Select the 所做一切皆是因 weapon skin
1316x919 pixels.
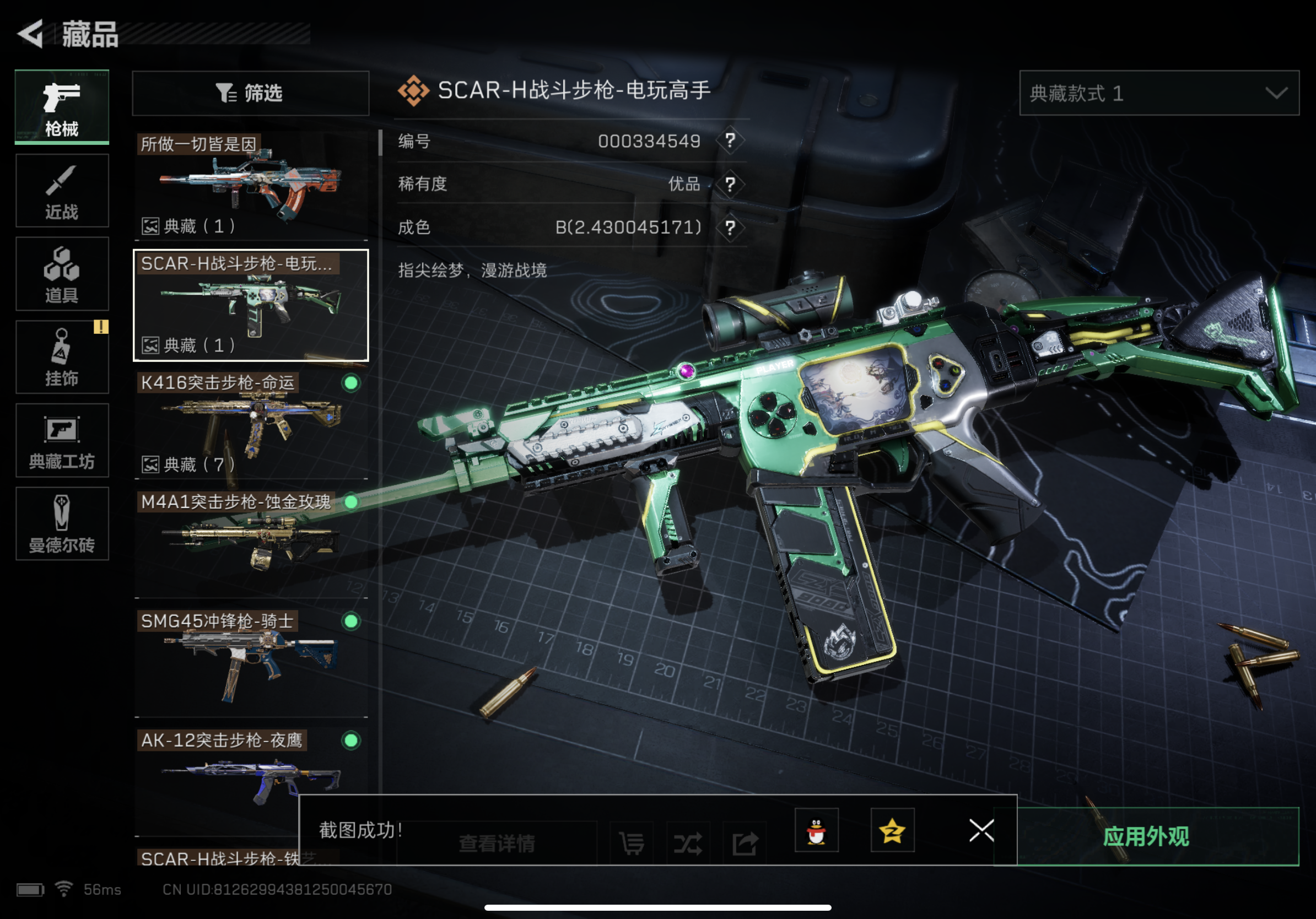coord(251,185)
